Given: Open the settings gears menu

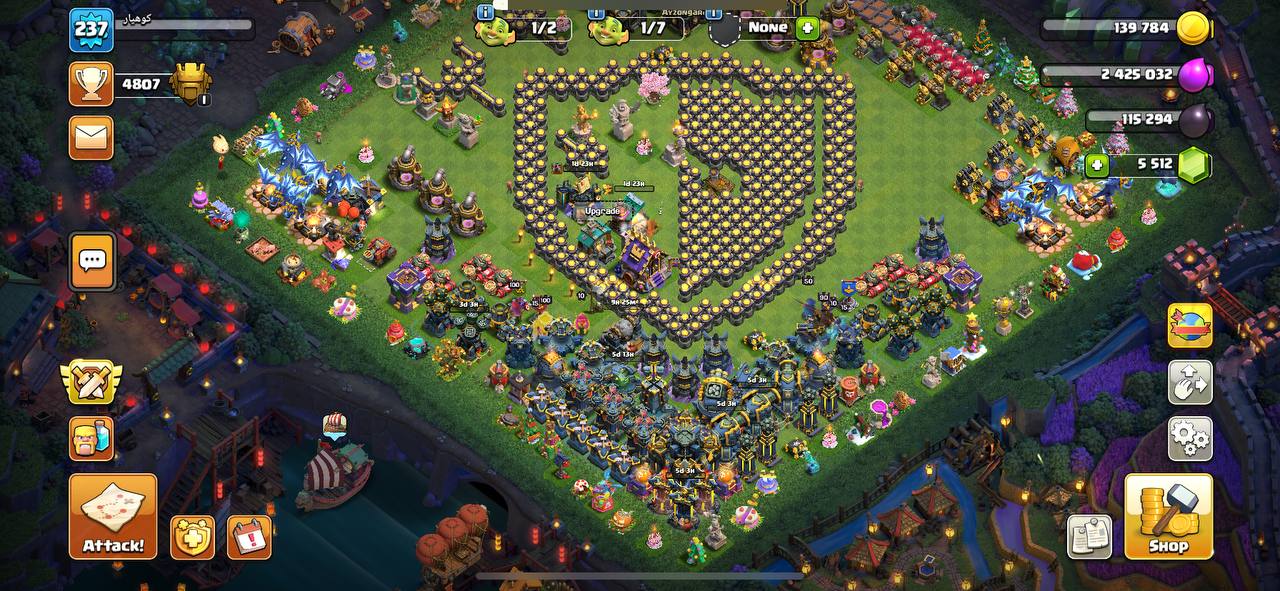Looking at the screenshot, I should tap(1190, 438).
